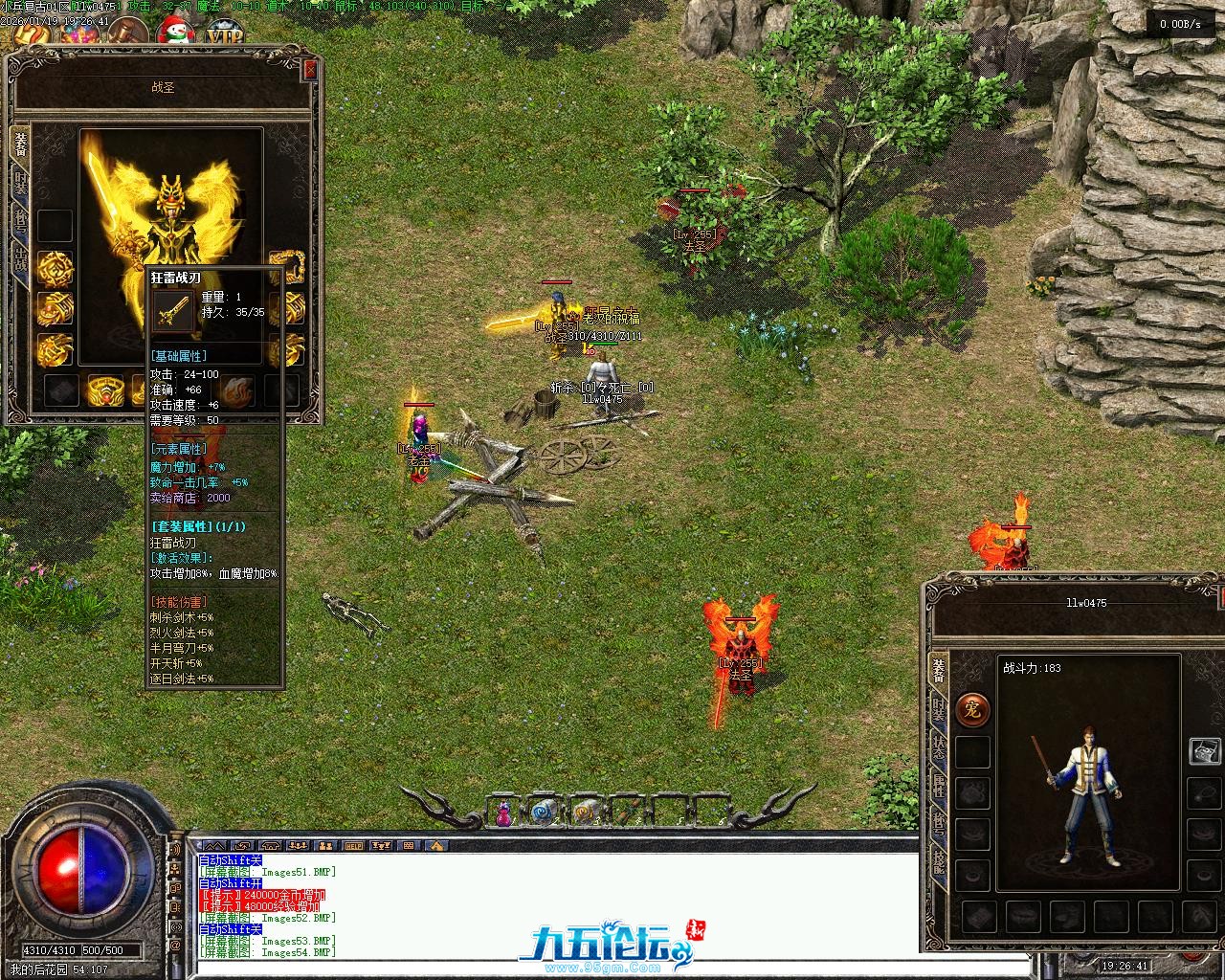Image resolution: width=1225 pixels, height=980 pixels.
Task: Switch to the 时装 tab in 战圣 panel
Action: click(20, 180)
